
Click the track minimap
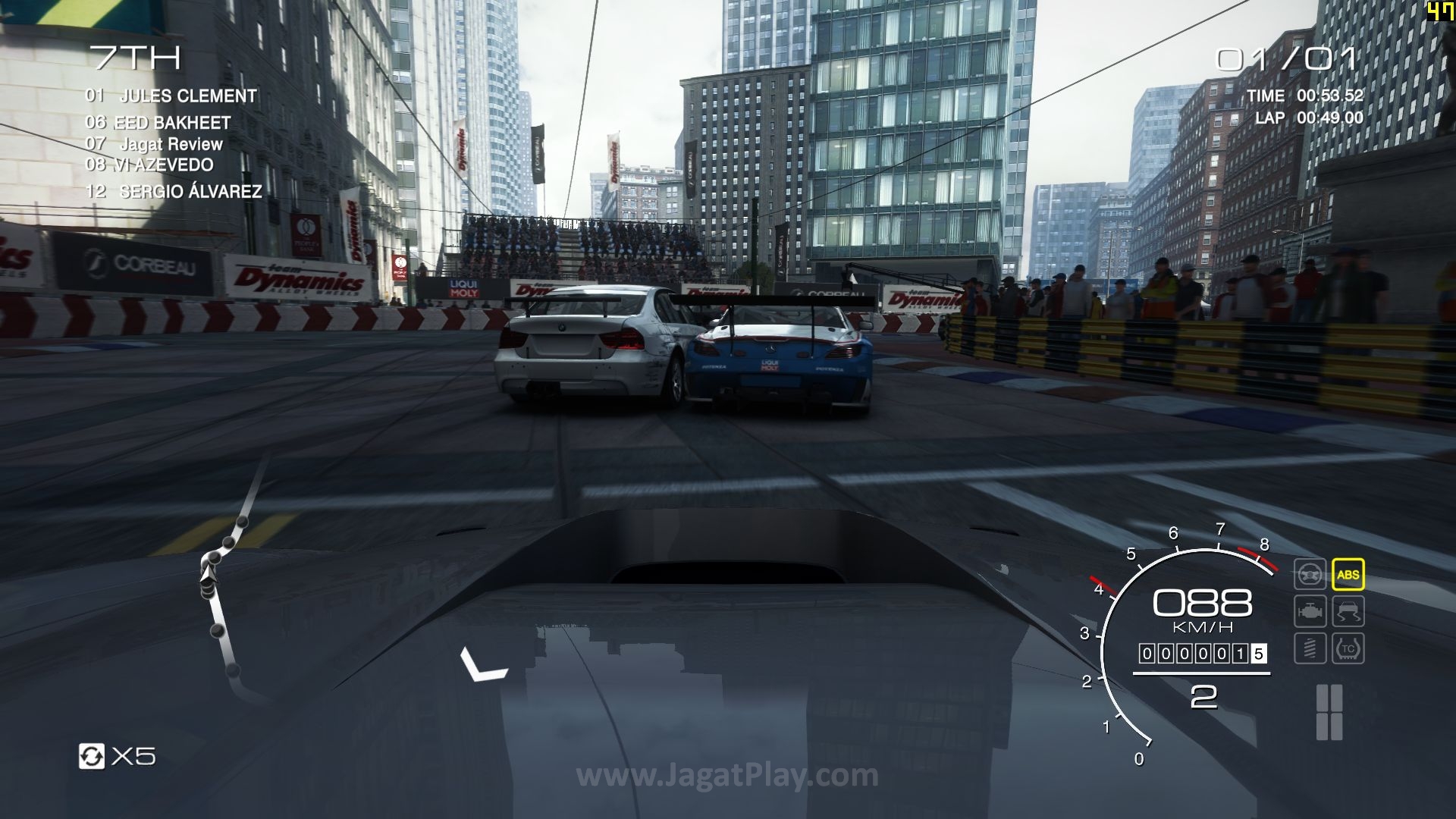[227, 584]
